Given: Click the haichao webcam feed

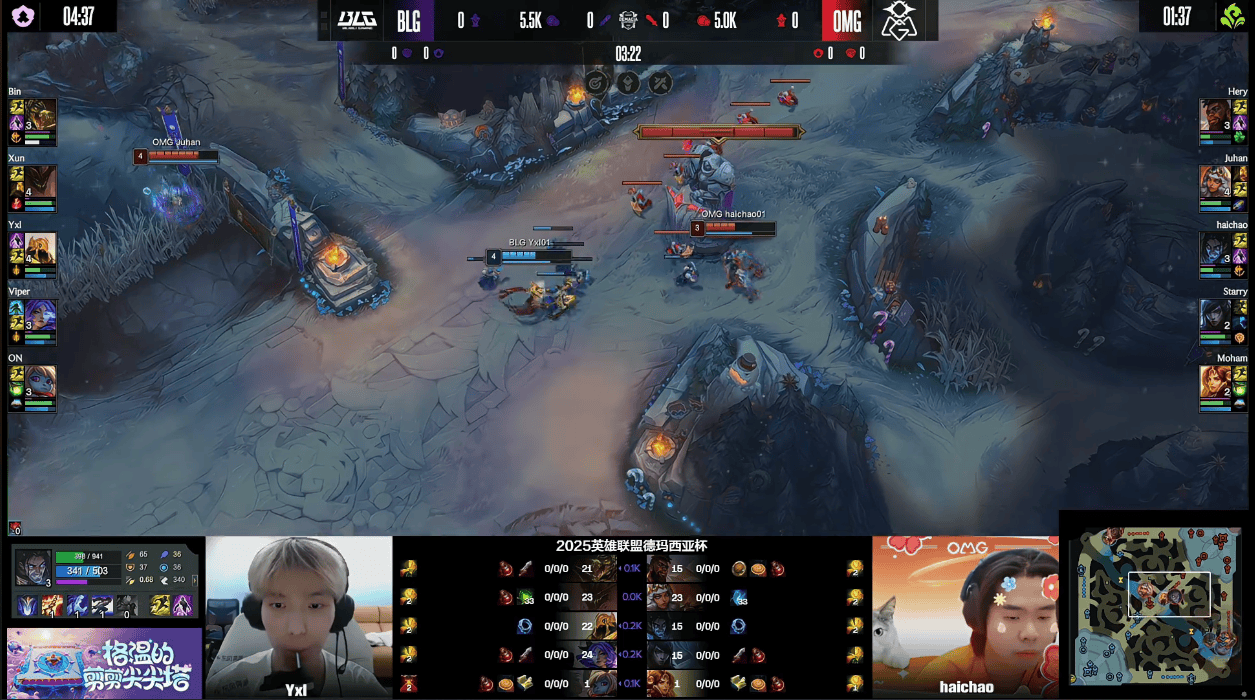Looking at the screenshot, I should coord(965,616).
